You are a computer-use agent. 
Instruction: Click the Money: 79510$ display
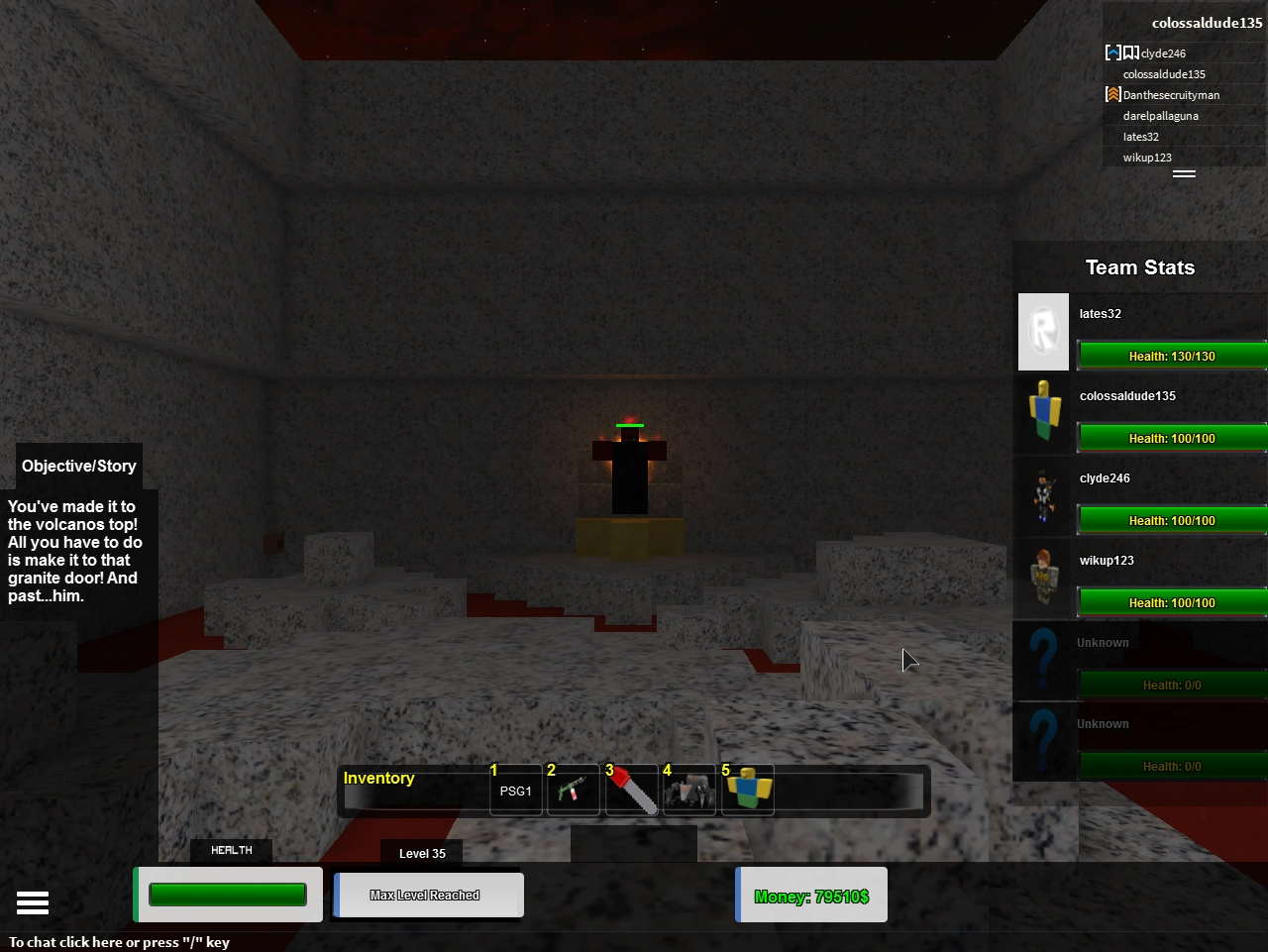[x=811, y=896]
